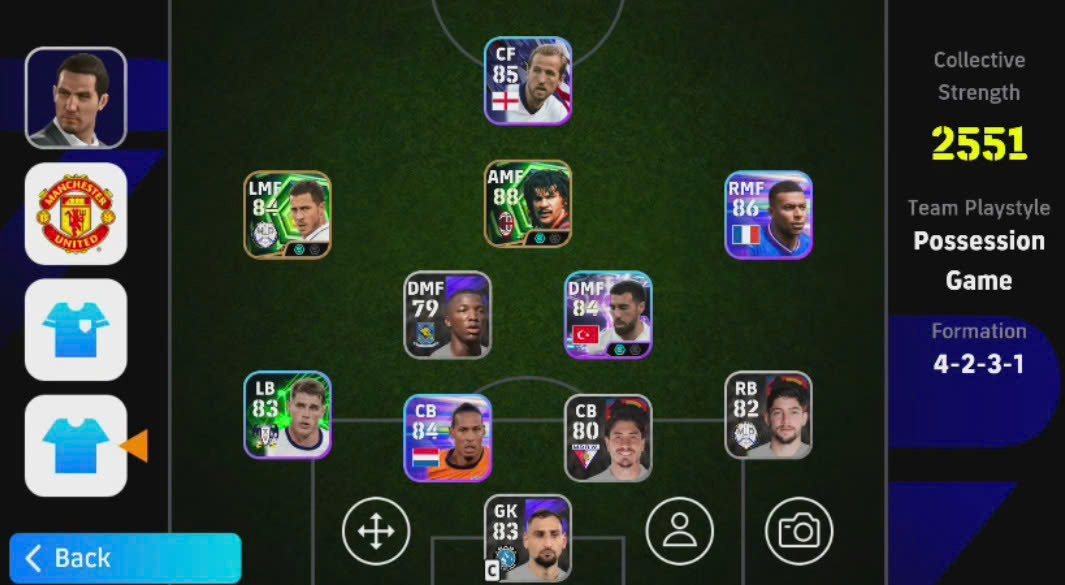Tap the four-arrow move icon

tap(376, 531)
